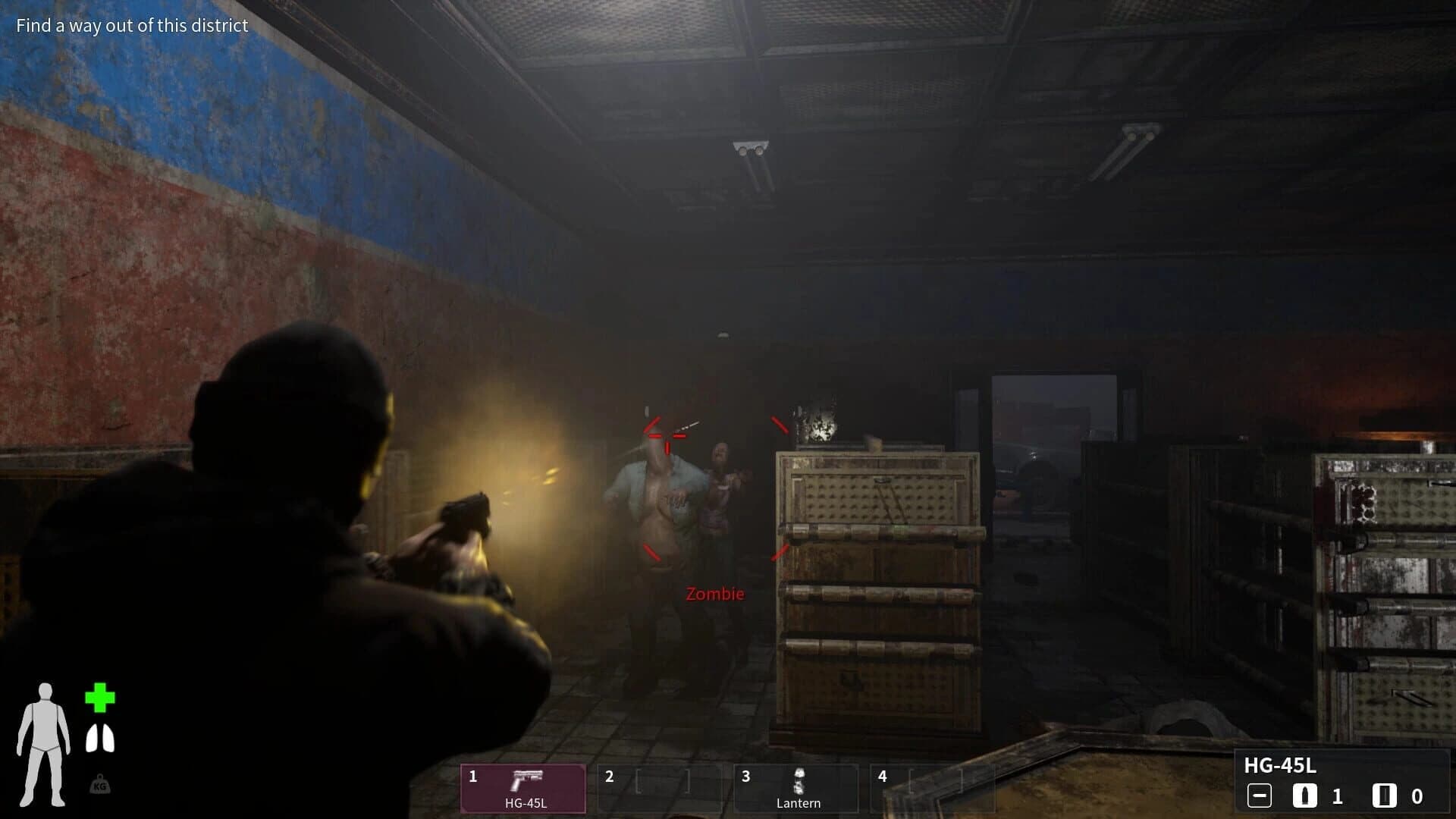Click the lungs stamina icon
This screenshot has height=819, width=1456.
point(99,739)
